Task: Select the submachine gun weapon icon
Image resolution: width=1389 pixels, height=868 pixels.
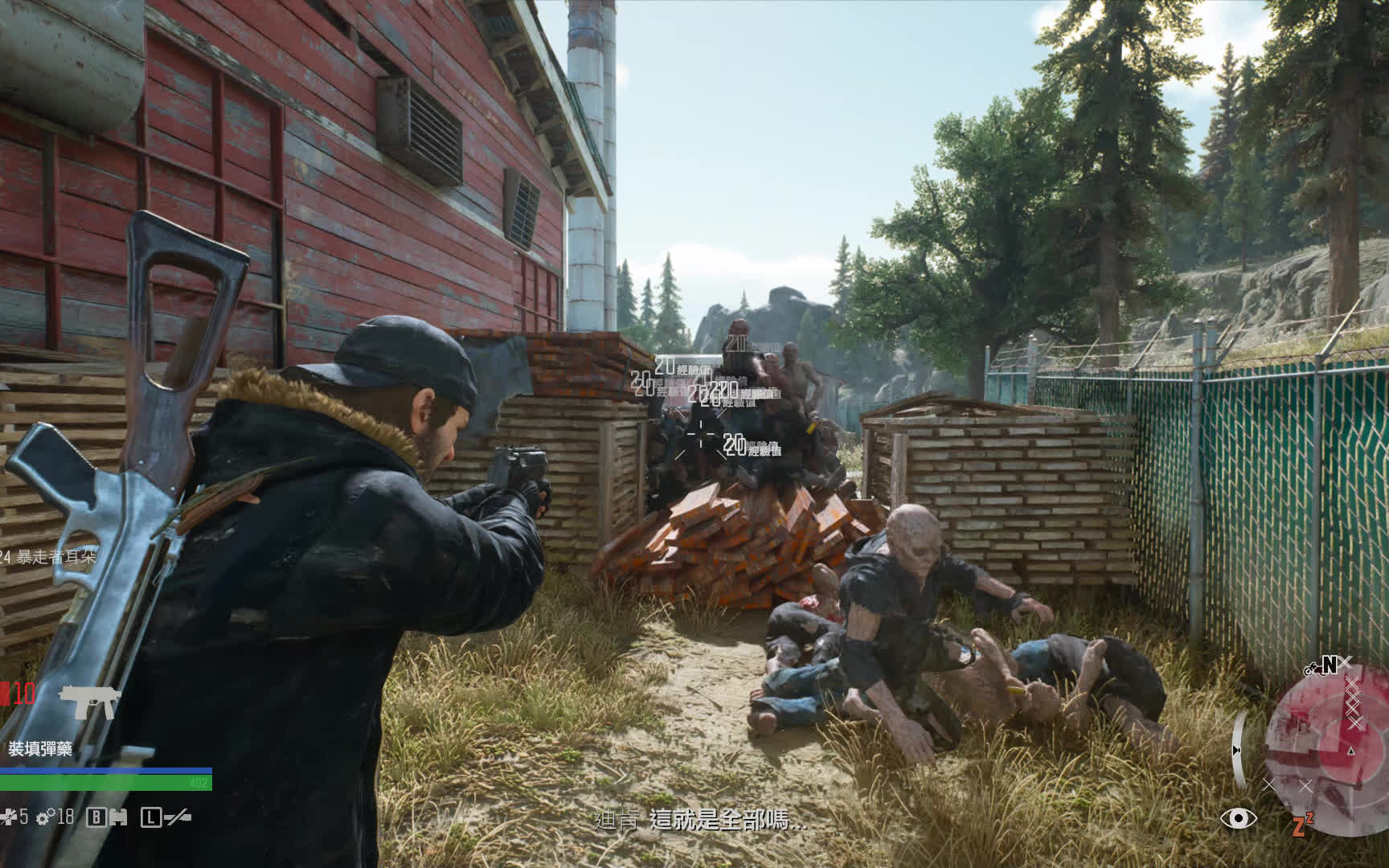Action: (x=89, y=701)
